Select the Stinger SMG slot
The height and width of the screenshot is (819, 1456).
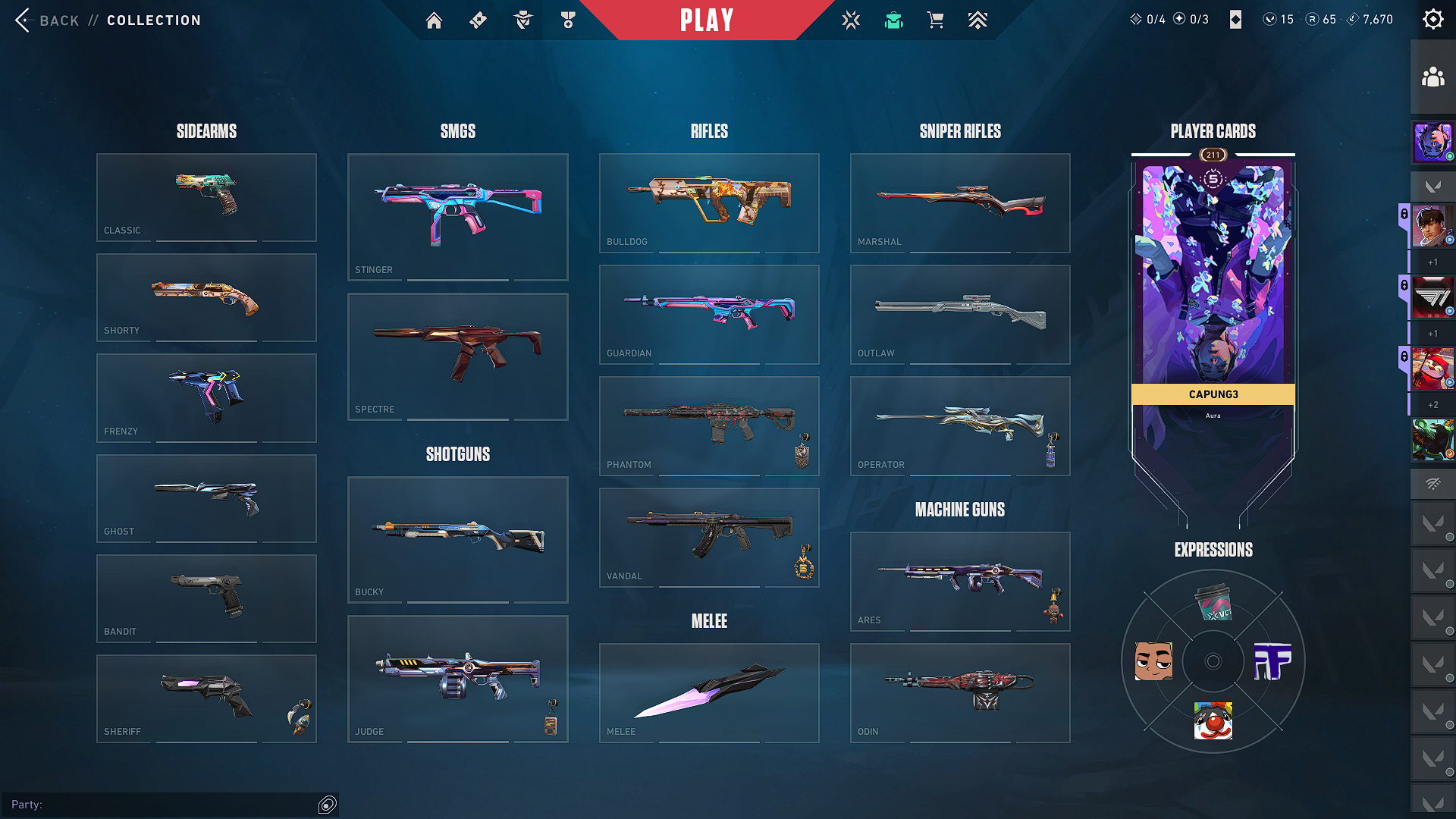tap(457, 217)
